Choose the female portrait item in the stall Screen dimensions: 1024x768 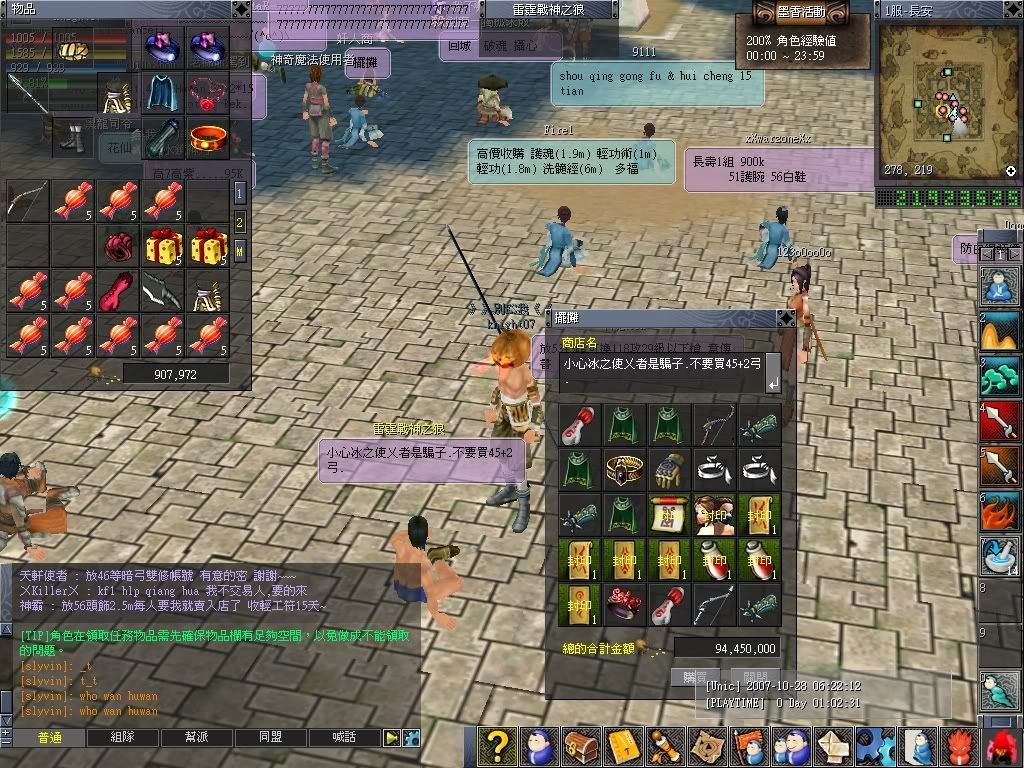click(x=714, y=513)
